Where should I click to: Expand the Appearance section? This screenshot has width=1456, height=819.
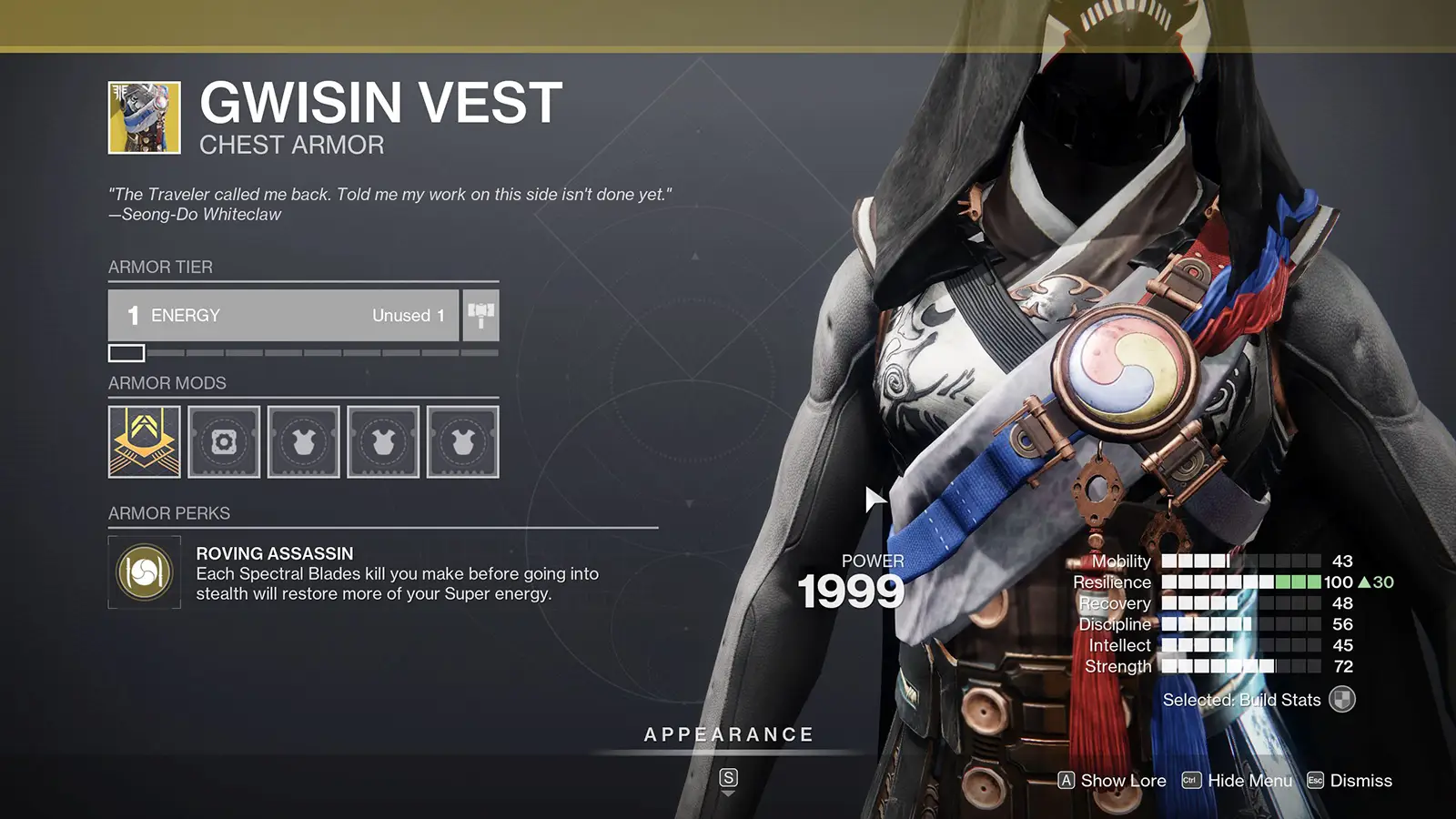[x=729, y=733]
